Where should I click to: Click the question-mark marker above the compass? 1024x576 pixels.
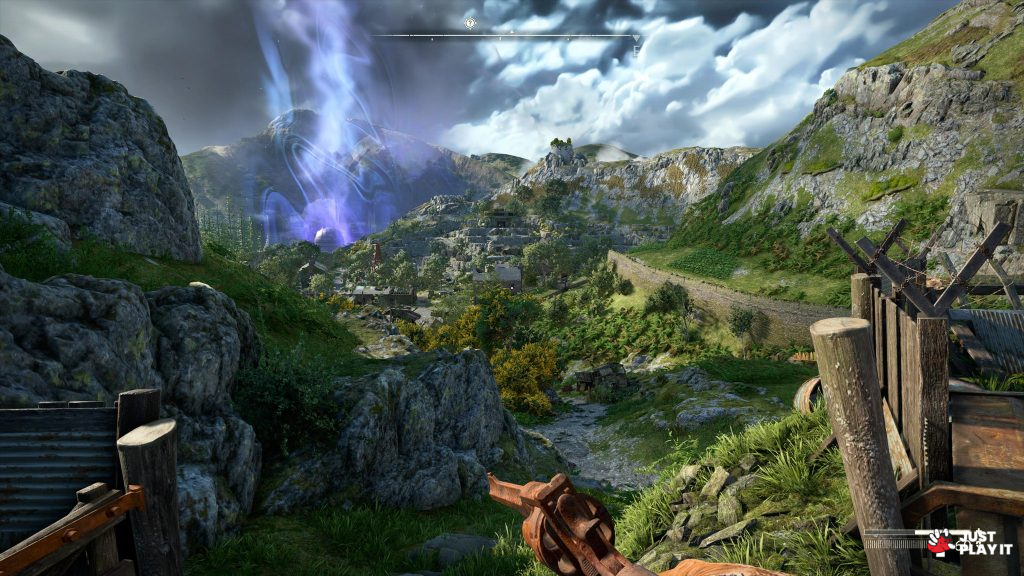pos(471,23)
